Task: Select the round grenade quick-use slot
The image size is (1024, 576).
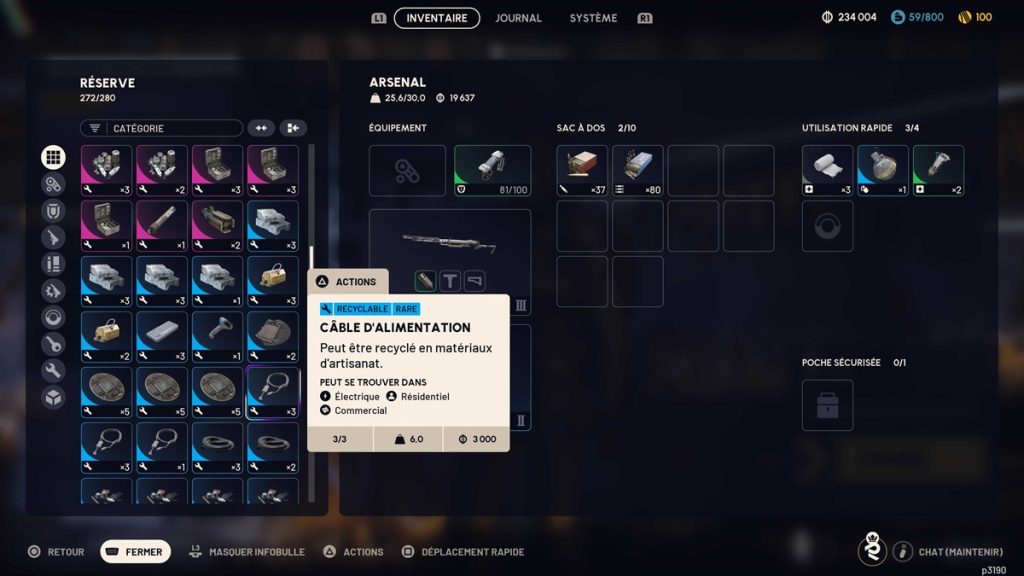Action: 883,171
